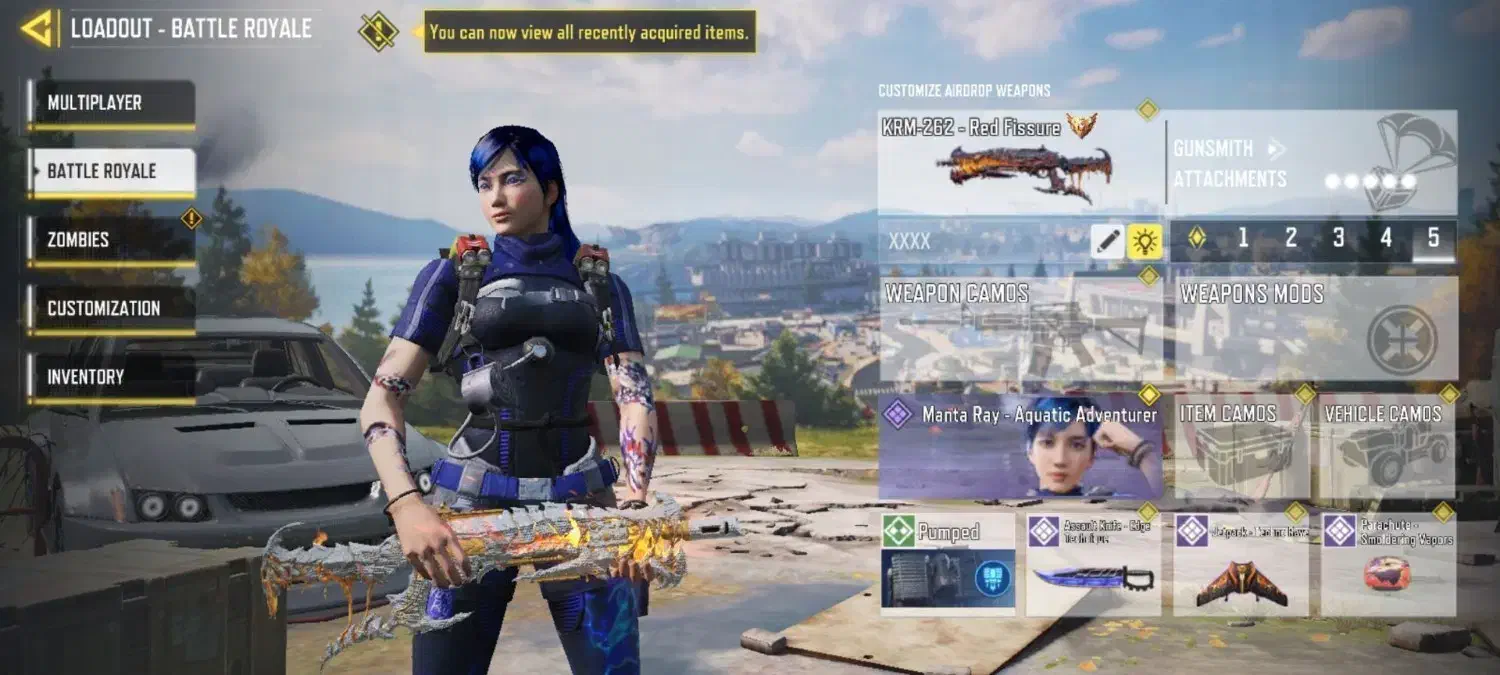Go to the Customization tab
1500x675 pixels.
tap(111, 309)
